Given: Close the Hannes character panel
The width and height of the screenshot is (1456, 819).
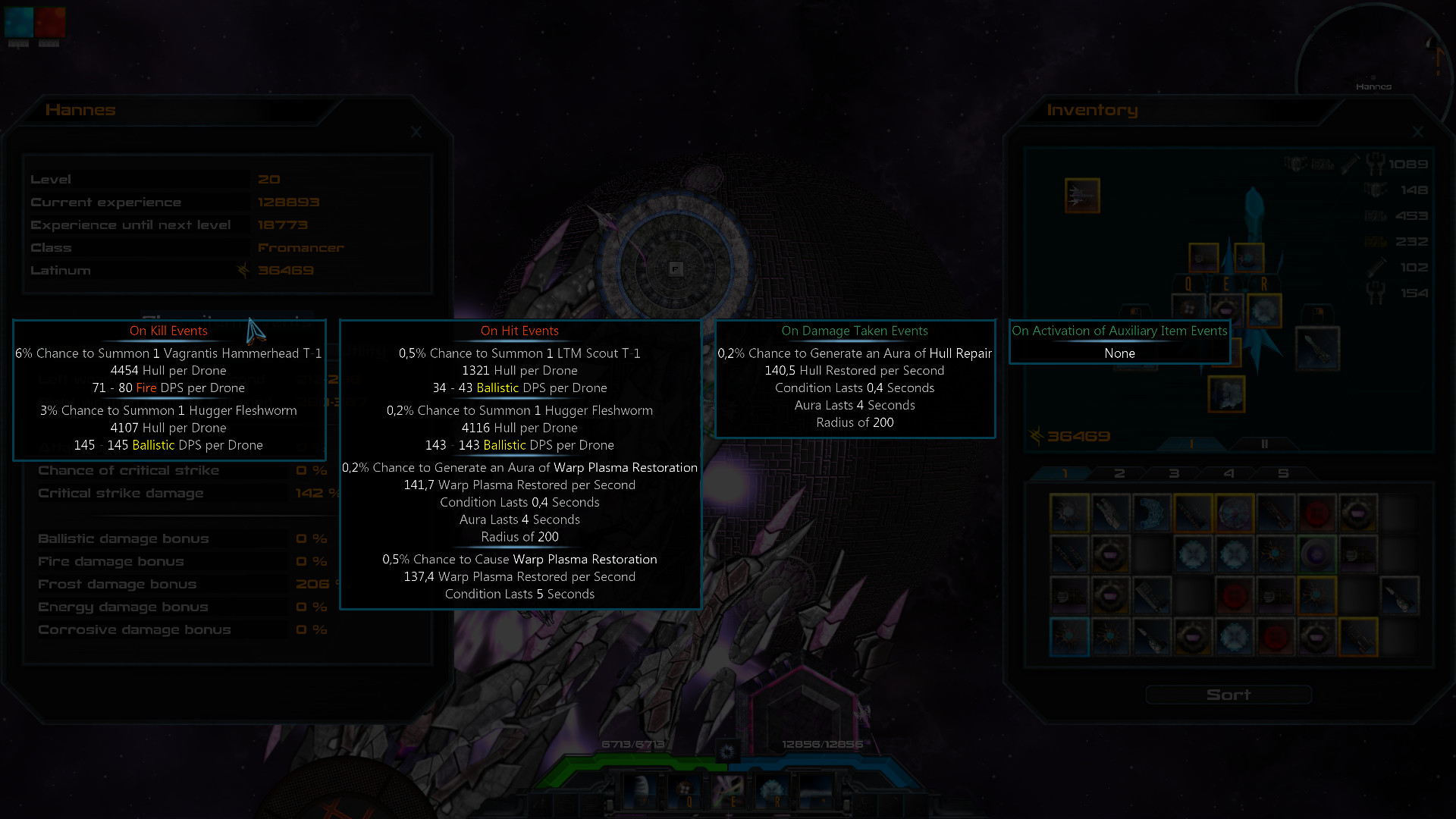Looking at the screenshot, I should (416, 132).
